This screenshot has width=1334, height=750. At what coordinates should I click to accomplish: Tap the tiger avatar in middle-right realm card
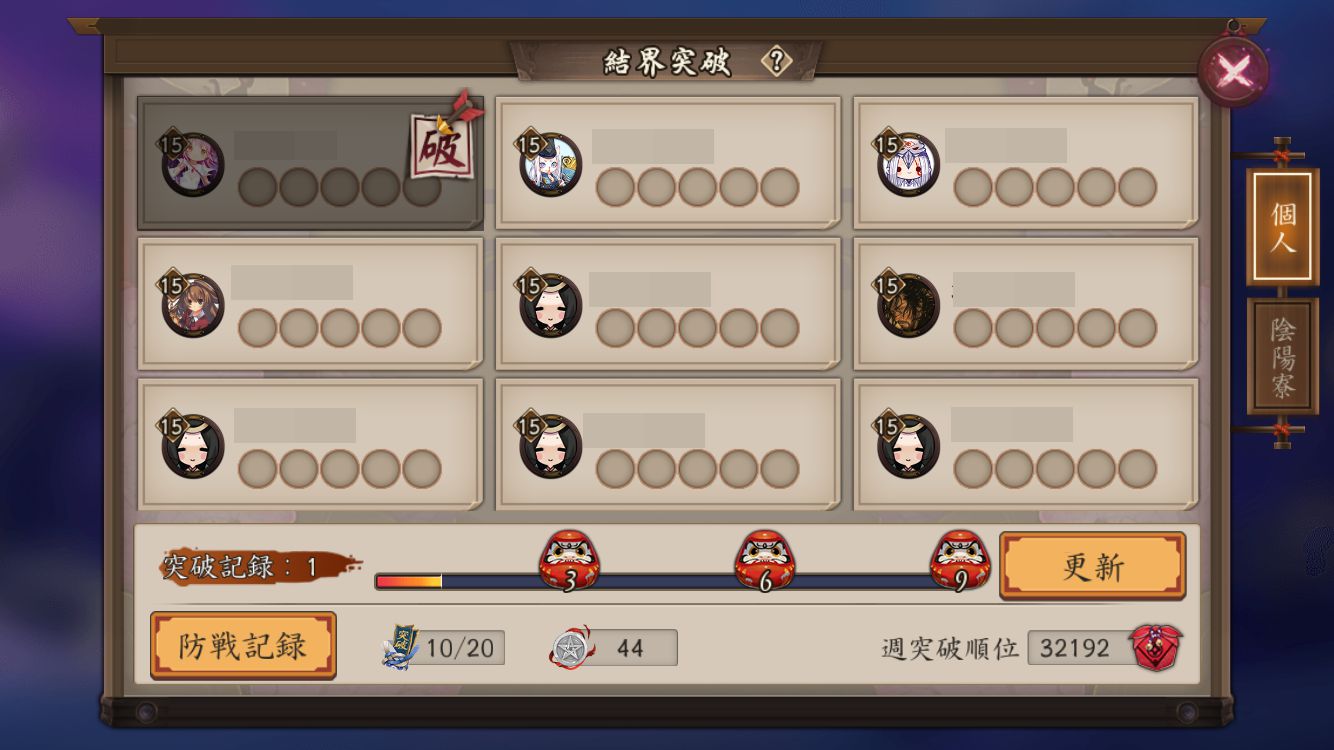[908, 302]
